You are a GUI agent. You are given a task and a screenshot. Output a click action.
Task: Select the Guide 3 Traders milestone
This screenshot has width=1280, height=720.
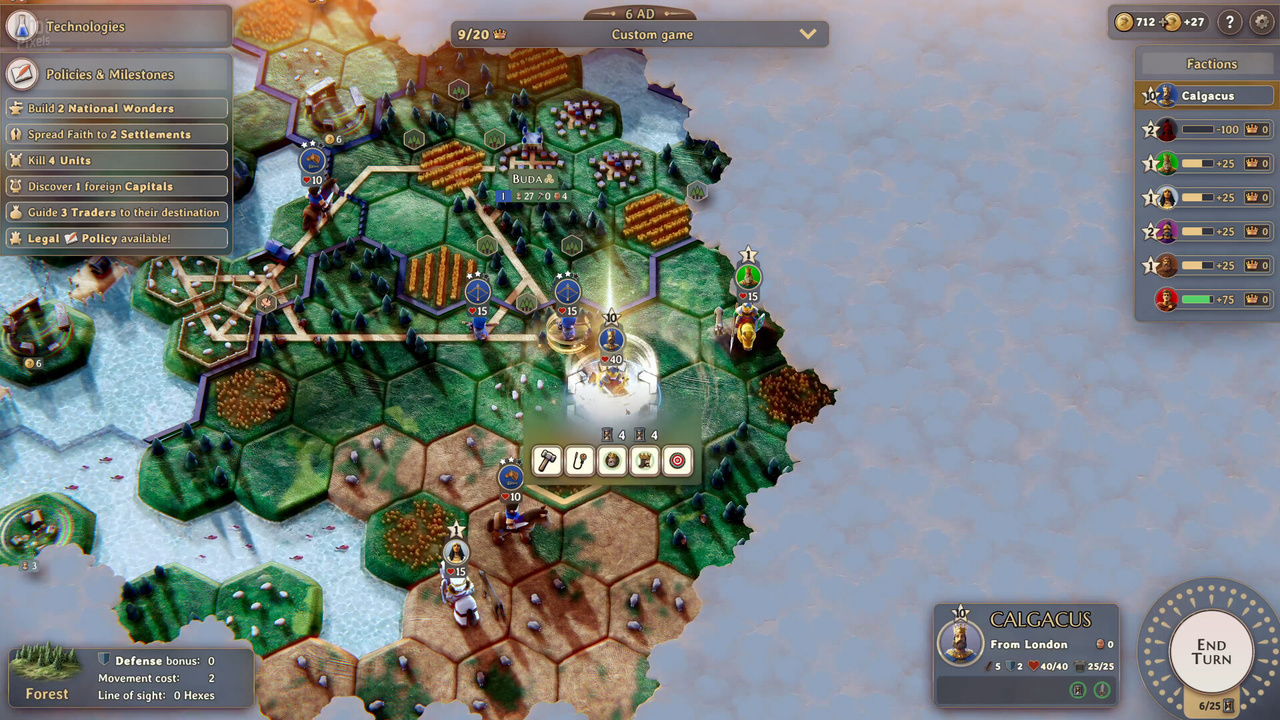click(x=116, y=212)
